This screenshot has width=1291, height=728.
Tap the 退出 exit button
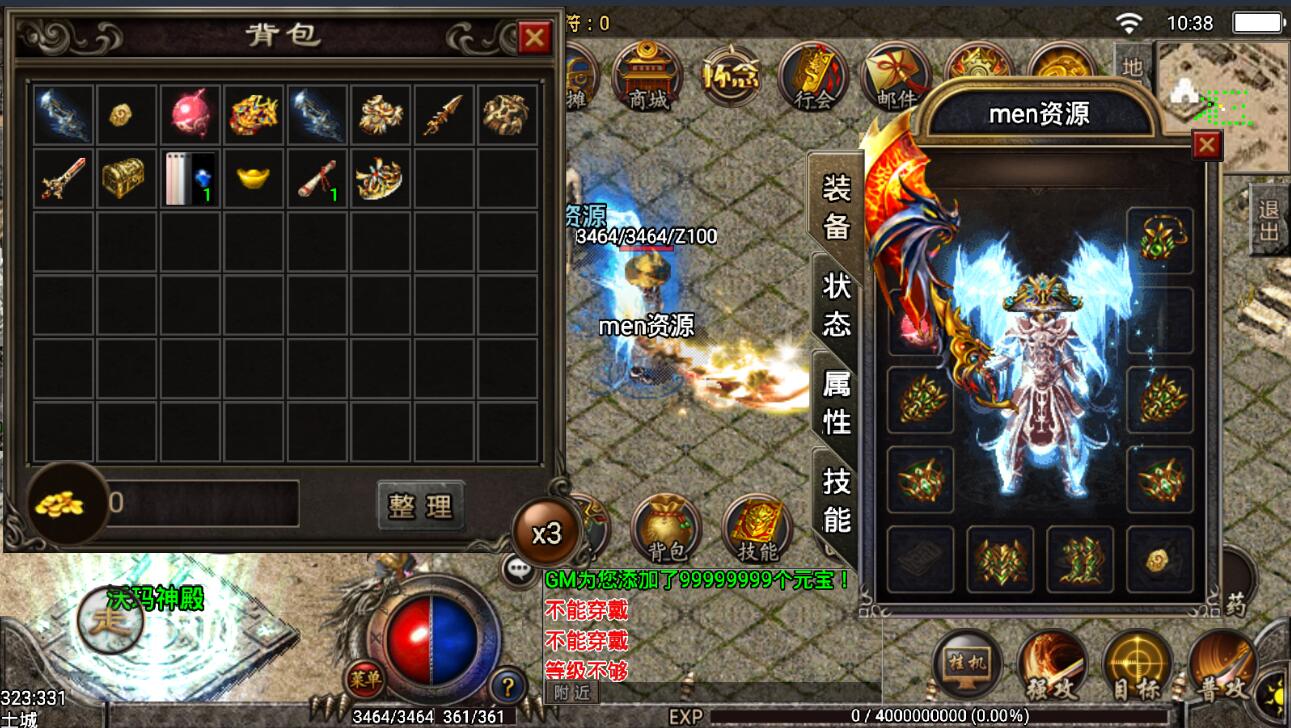pyautogui.click(x=1269, y=221)
